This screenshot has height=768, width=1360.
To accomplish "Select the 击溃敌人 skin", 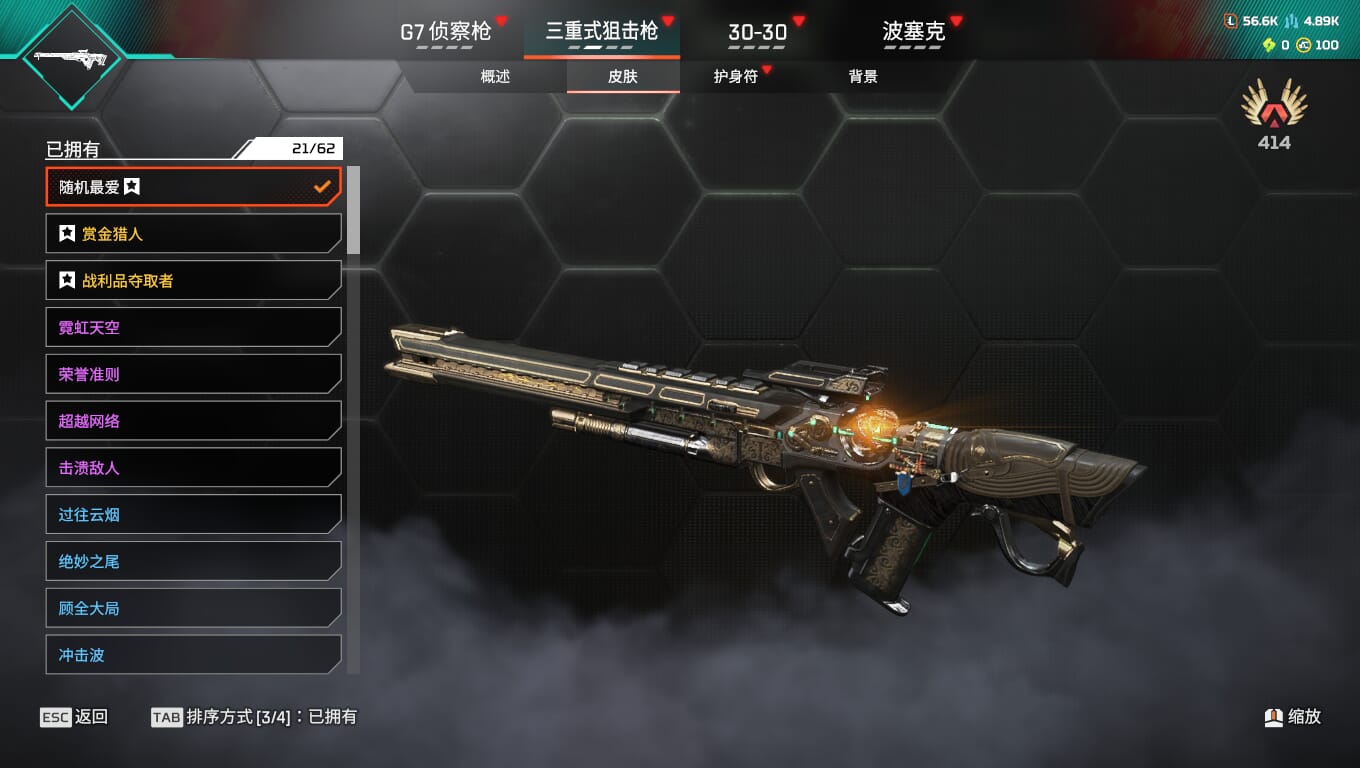I will 193,468.
